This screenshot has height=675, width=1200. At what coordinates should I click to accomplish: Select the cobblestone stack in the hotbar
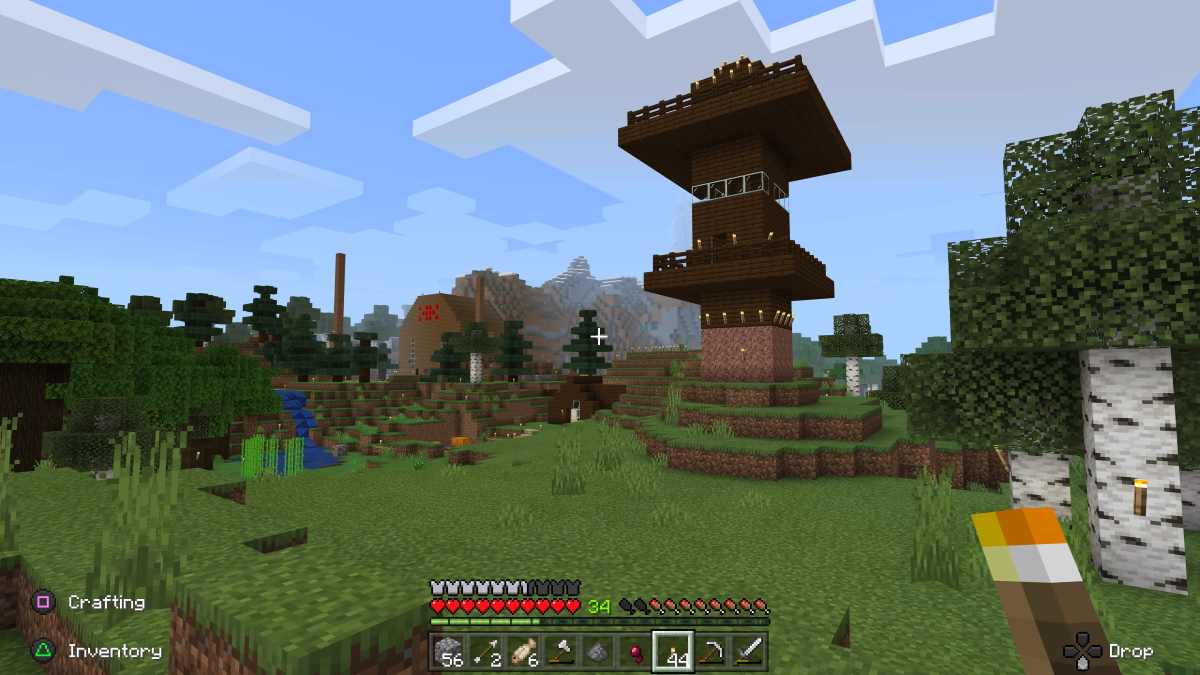(x=451, y=652)
